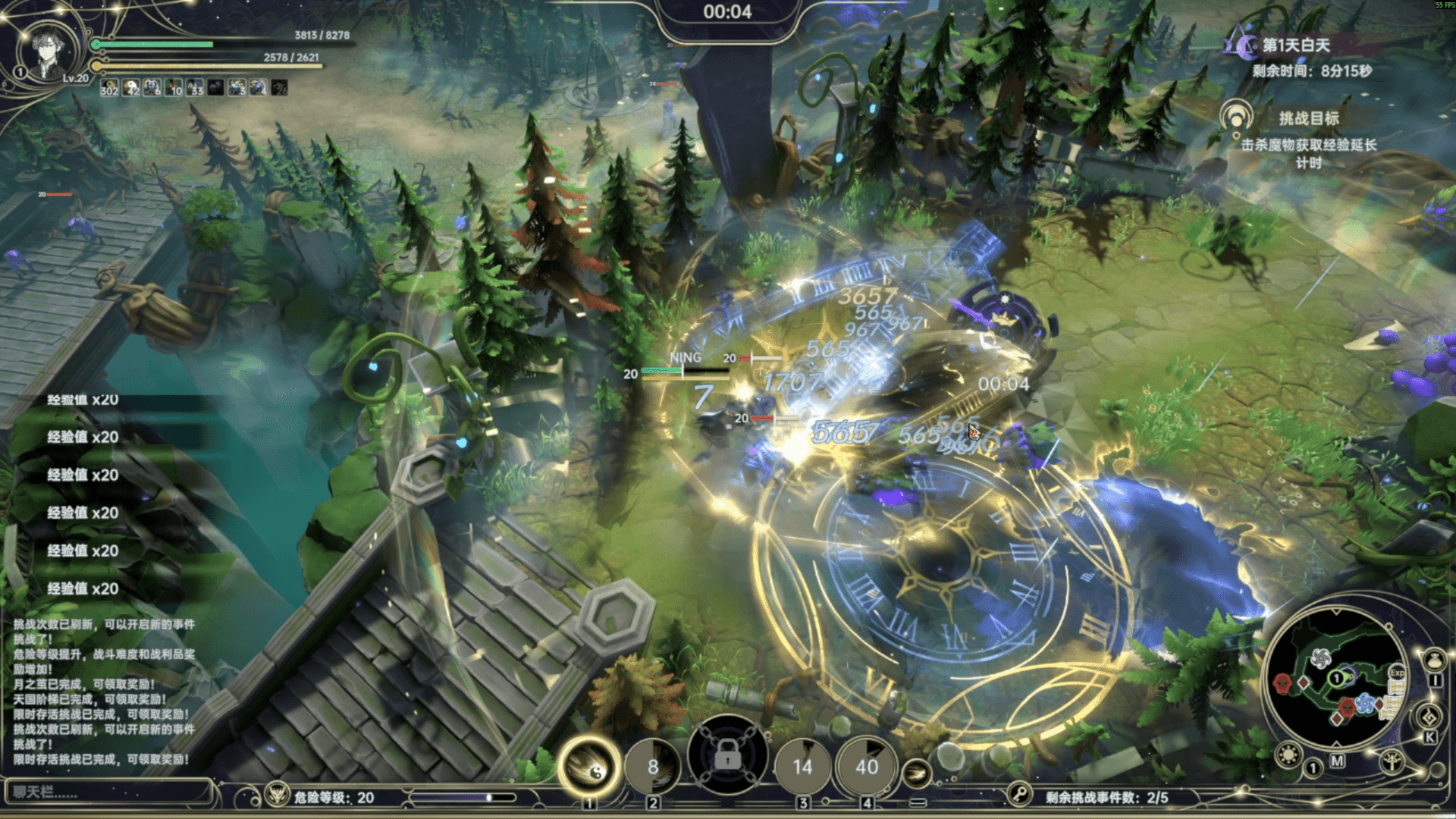
Task: Click the buff icon showing 302
Action: click(x=109, y=87)
